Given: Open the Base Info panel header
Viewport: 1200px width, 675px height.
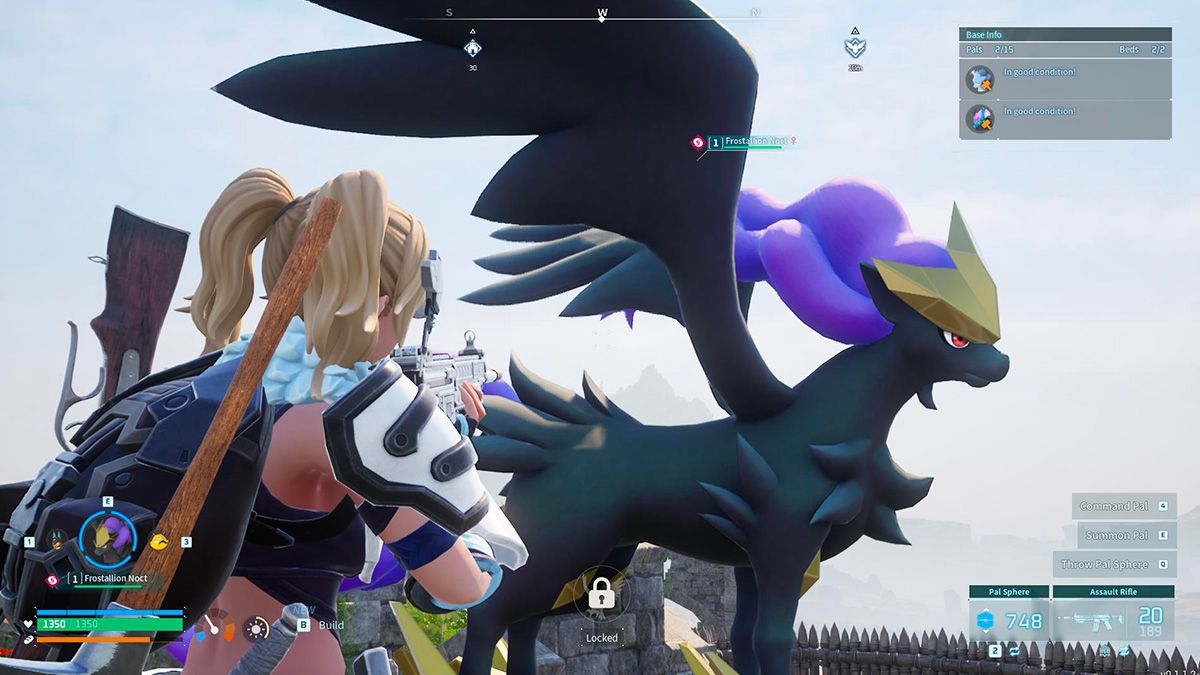Looking at the screenshot, I should point(1065,34).
